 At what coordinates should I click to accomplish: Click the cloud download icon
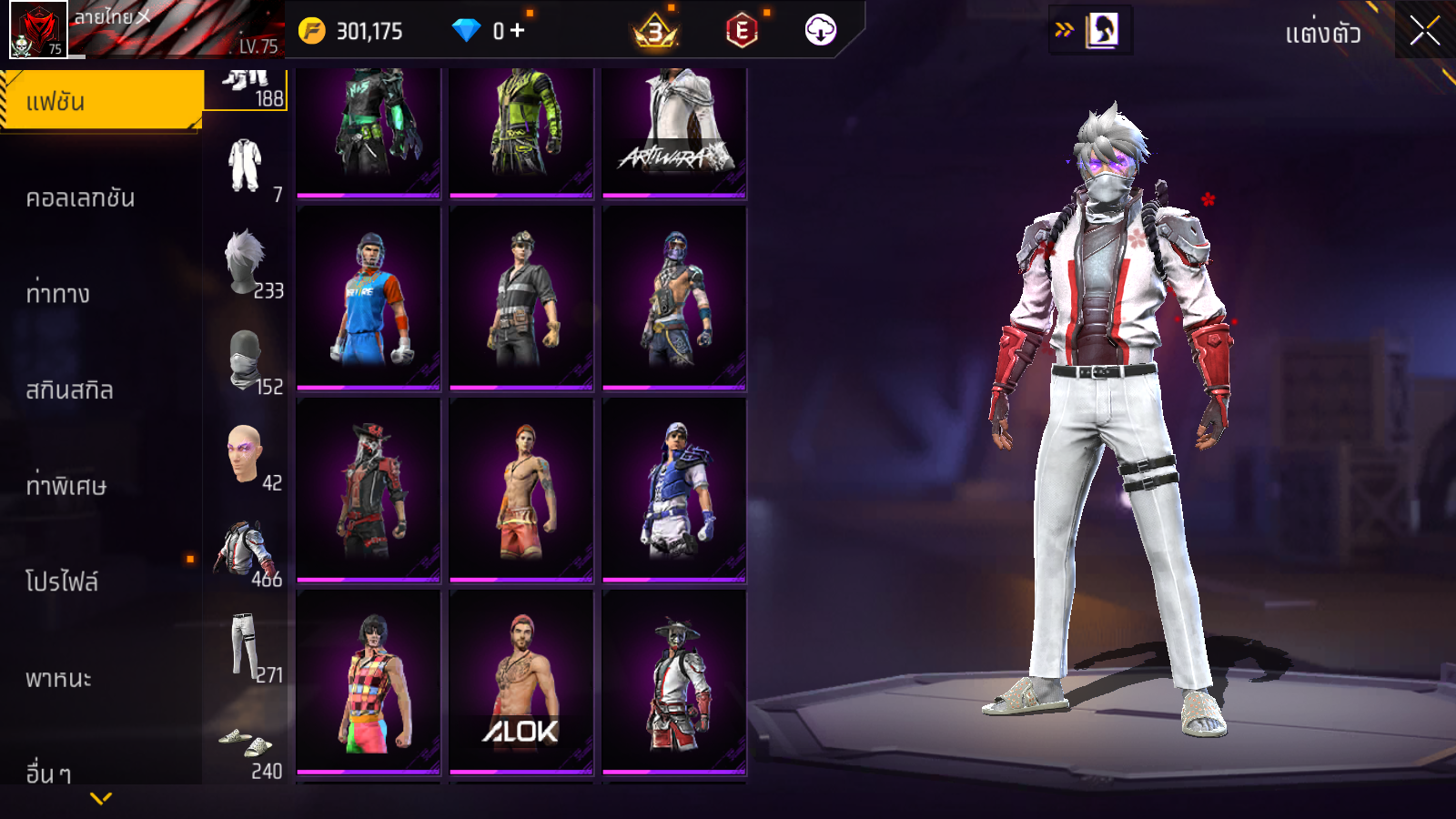point(820,31)
